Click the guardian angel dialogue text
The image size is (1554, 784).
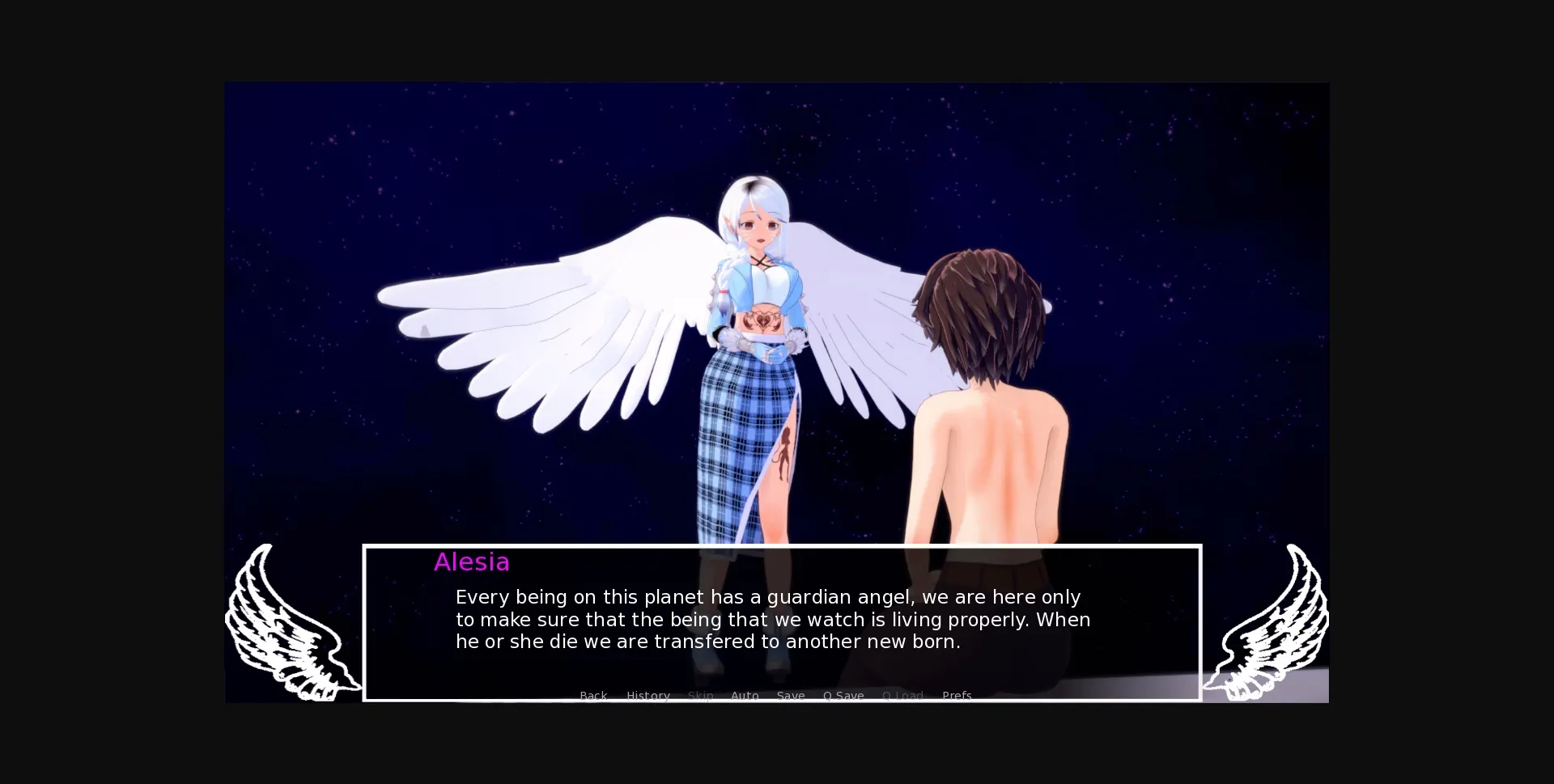tap(769, 619)
